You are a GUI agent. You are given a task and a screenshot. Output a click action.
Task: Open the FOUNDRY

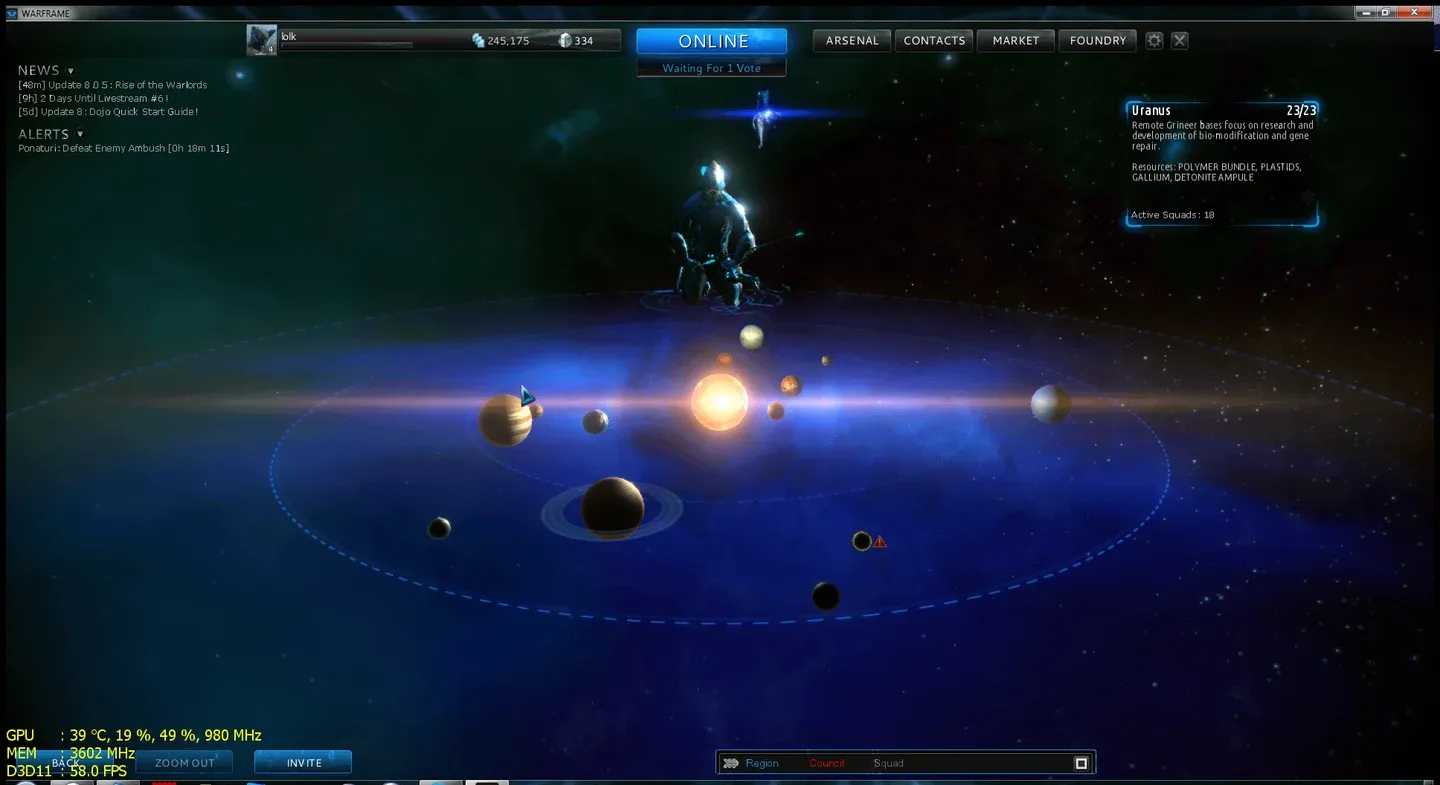(1097, 40)
